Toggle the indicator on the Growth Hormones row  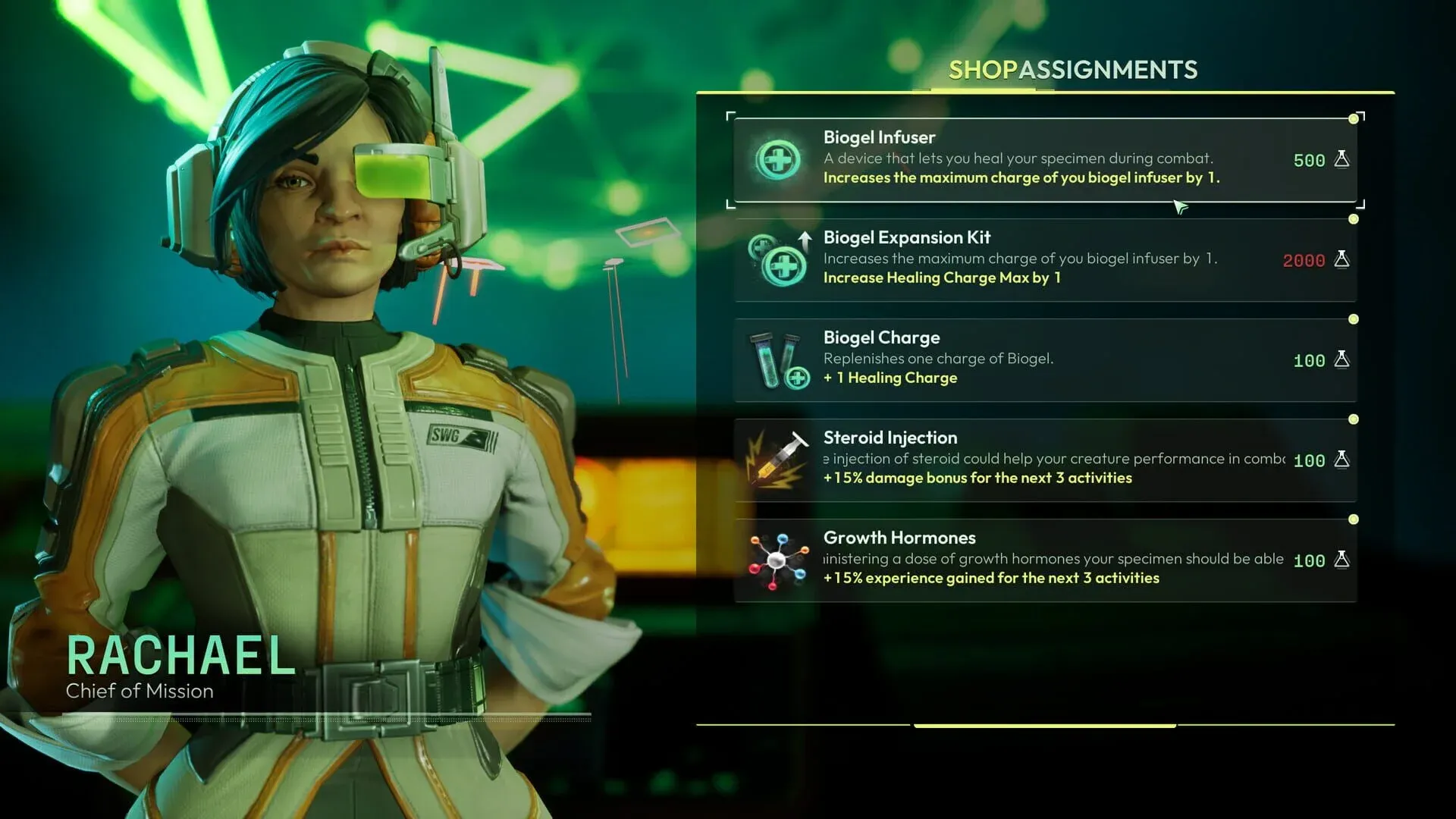pyautogui.click(x=1353, y=519)
